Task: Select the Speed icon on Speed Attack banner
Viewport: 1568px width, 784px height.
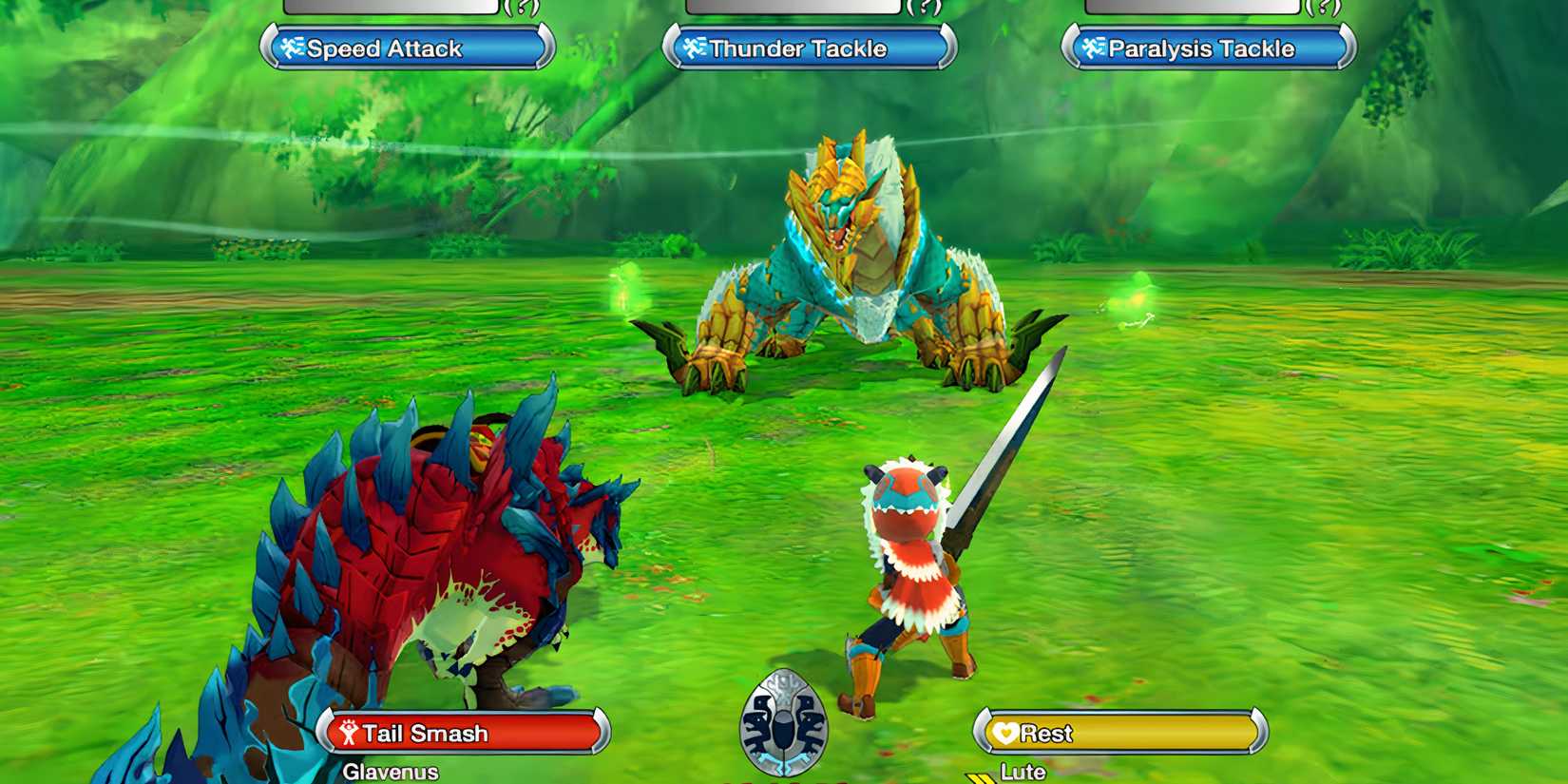Action: click(291, 48)
